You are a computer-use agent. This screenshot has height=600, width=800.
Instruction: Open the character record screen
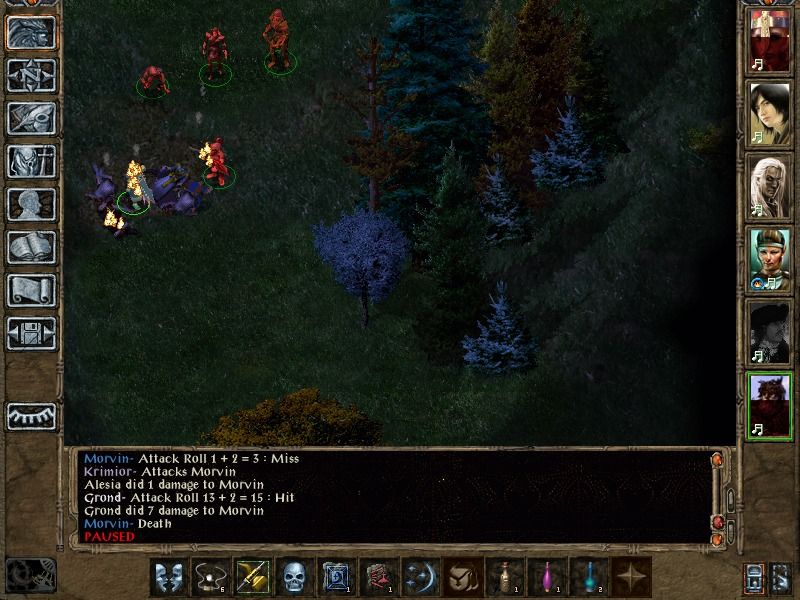31,204
